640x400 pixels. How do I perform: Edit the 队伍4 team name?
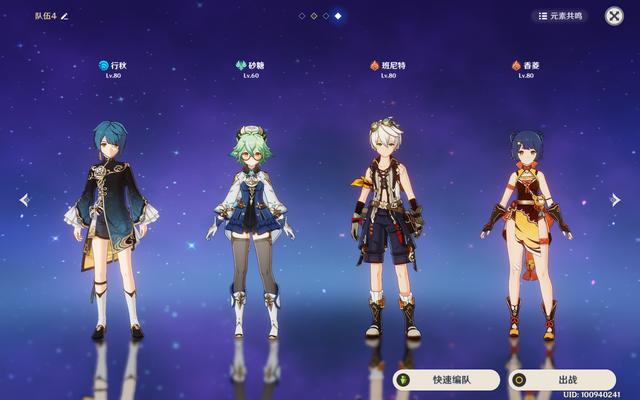[x=65, y=16]
